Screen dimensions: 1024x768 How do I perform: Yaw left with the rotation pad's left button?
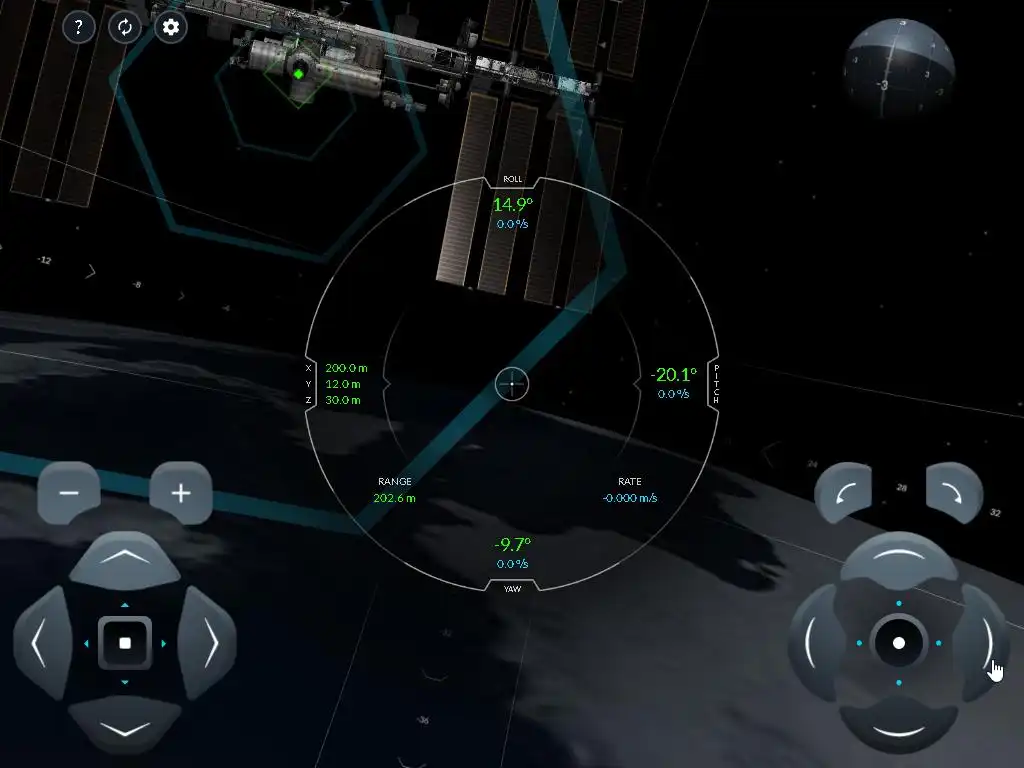tap(815, 643)
